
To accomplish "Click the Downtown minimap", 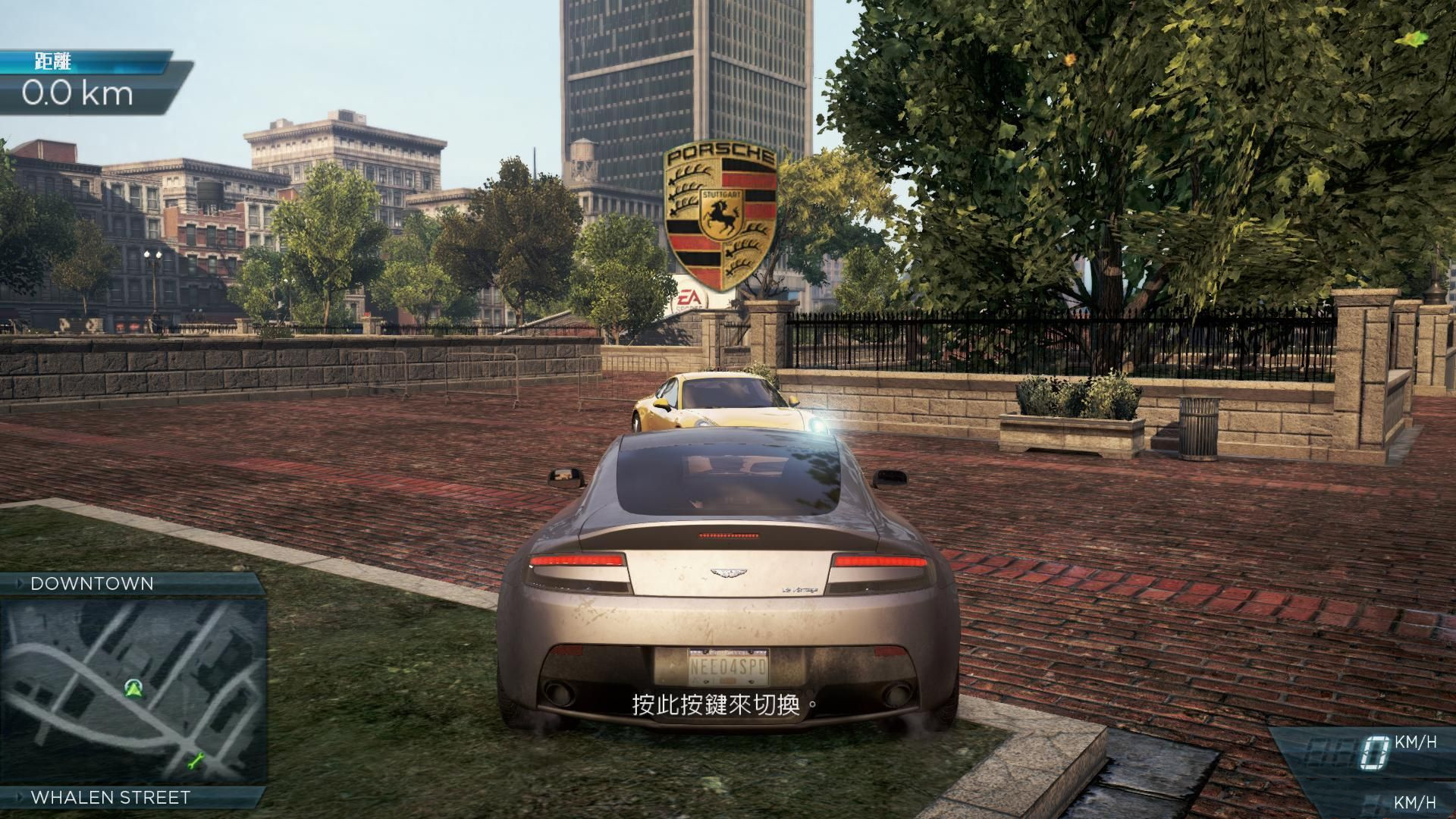I will point(133,690).
